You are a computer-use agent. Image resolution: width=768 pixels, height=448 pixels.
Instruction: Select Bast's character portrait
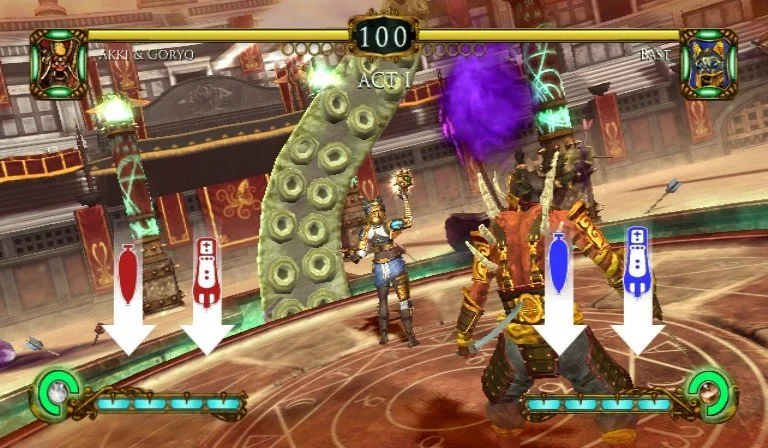click(x=709, y=63)
